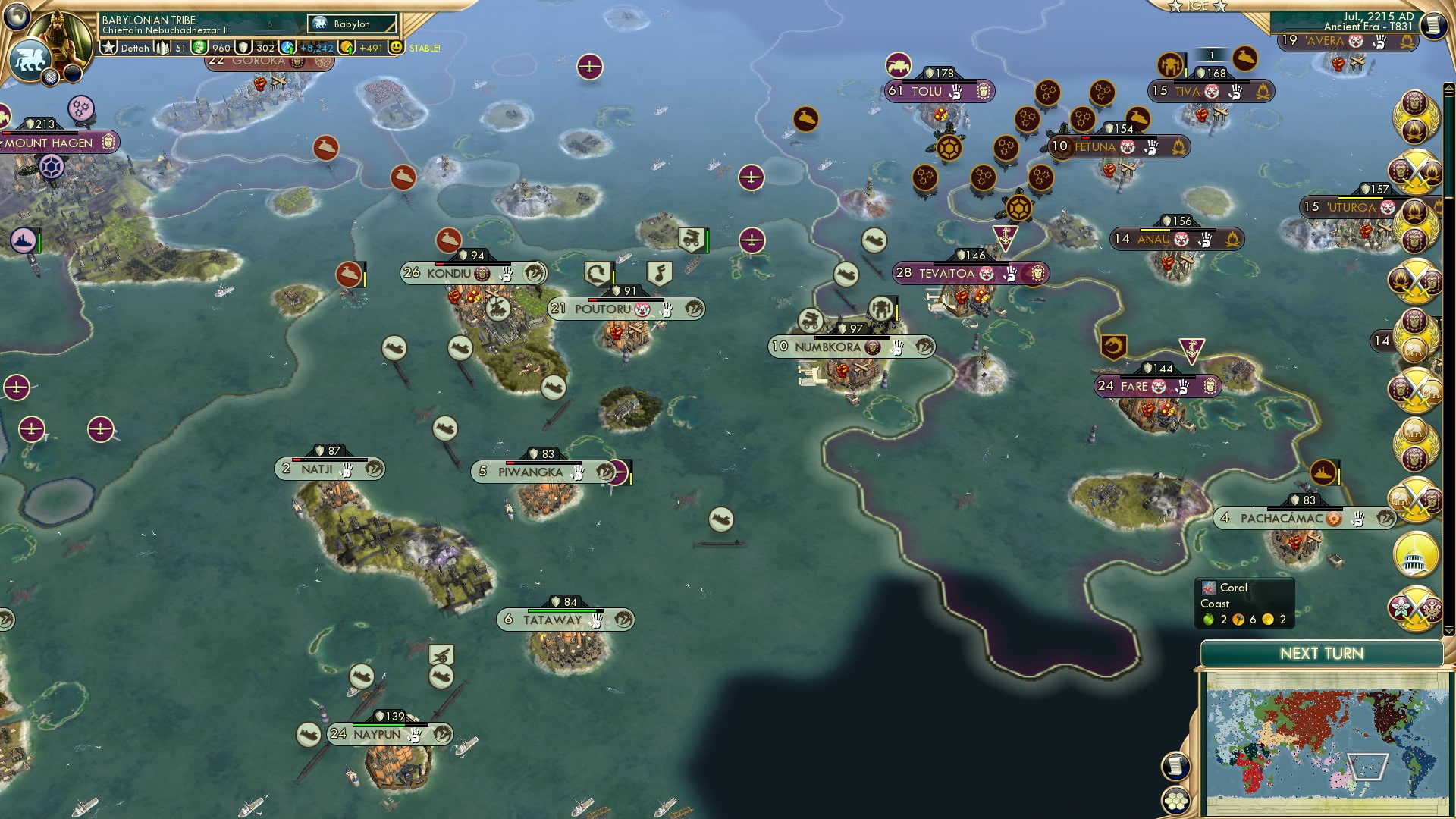Viewport: 1456px width, 819px height.
Task: Select the gold coin income icon showing +491
Action: 347,48
